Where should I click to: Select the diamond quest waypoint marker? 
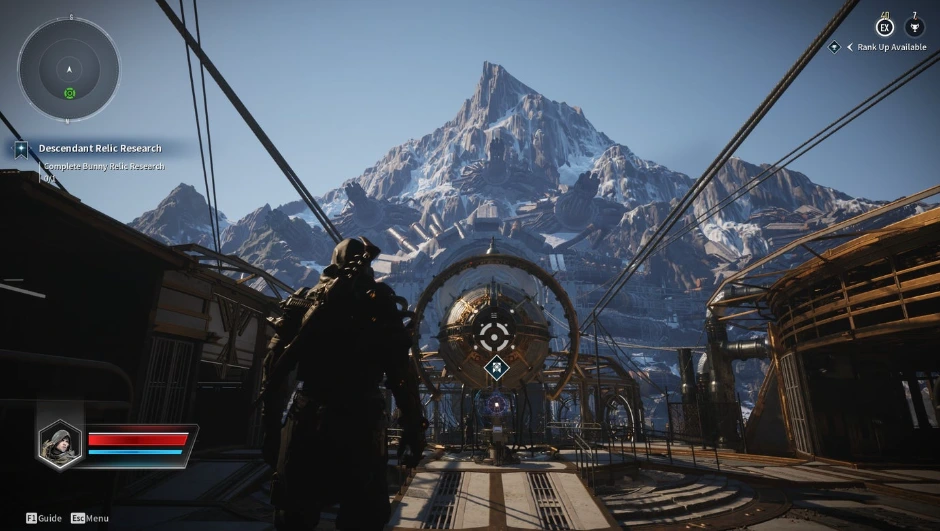tap(496, 369)
